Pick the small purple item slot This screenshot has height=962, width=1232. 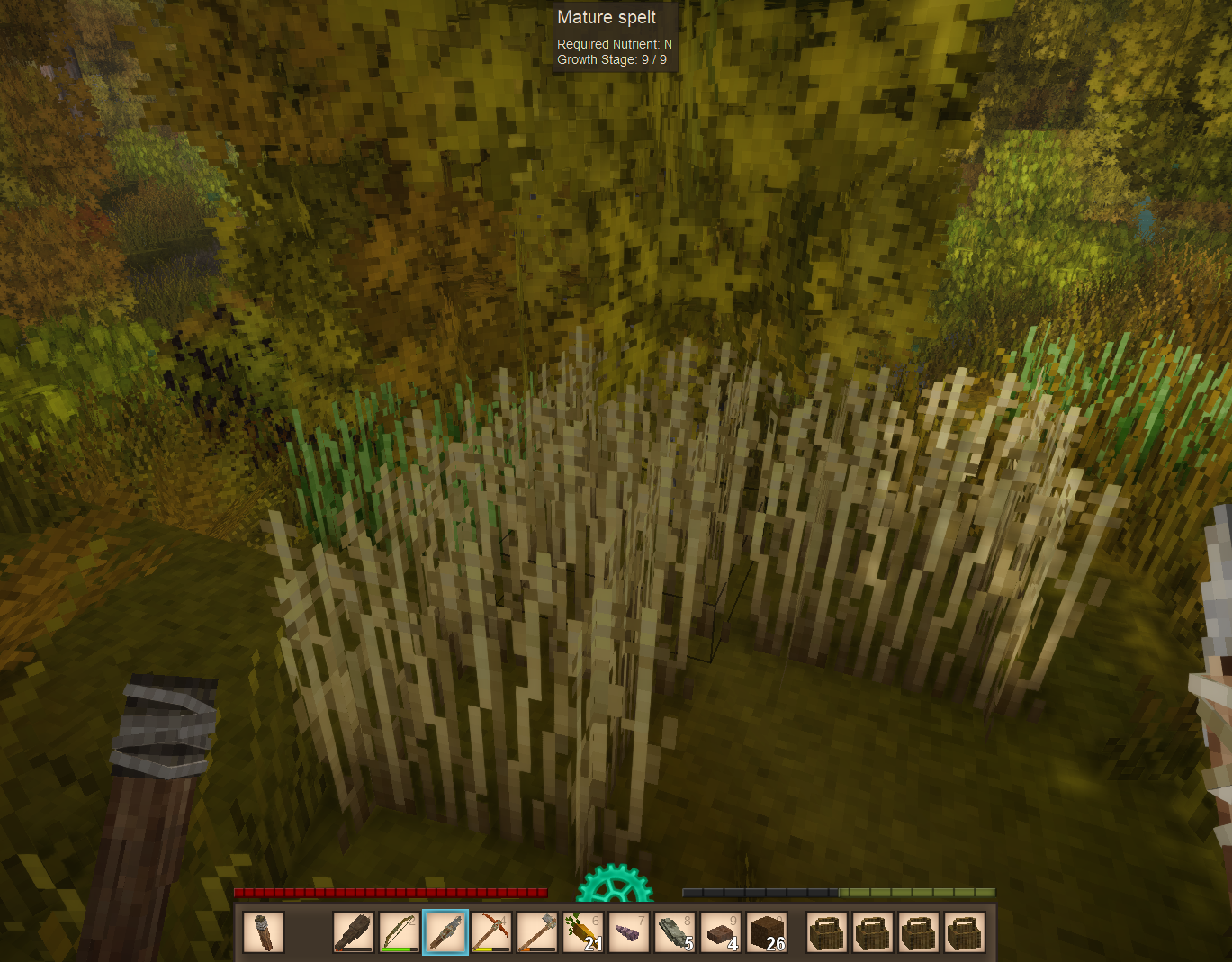click(629, 931)
